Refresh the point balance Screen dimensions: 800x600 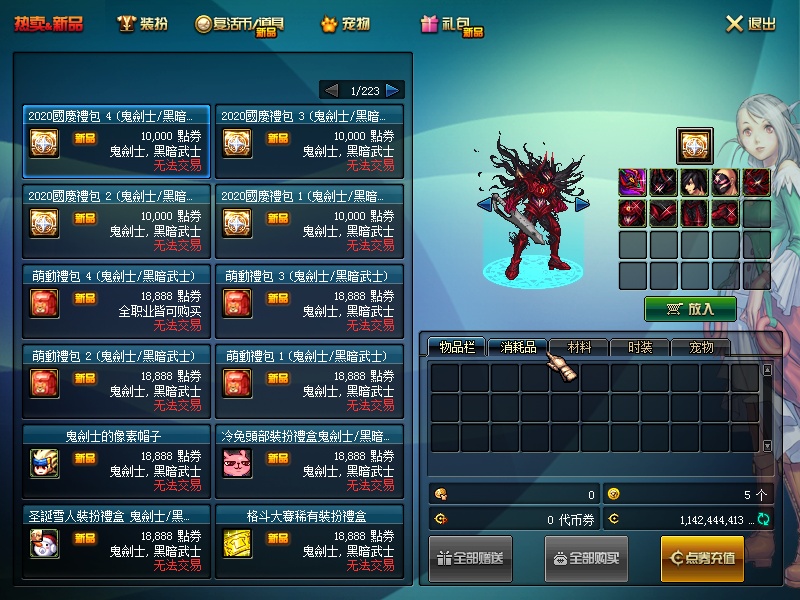coord(764,519)
